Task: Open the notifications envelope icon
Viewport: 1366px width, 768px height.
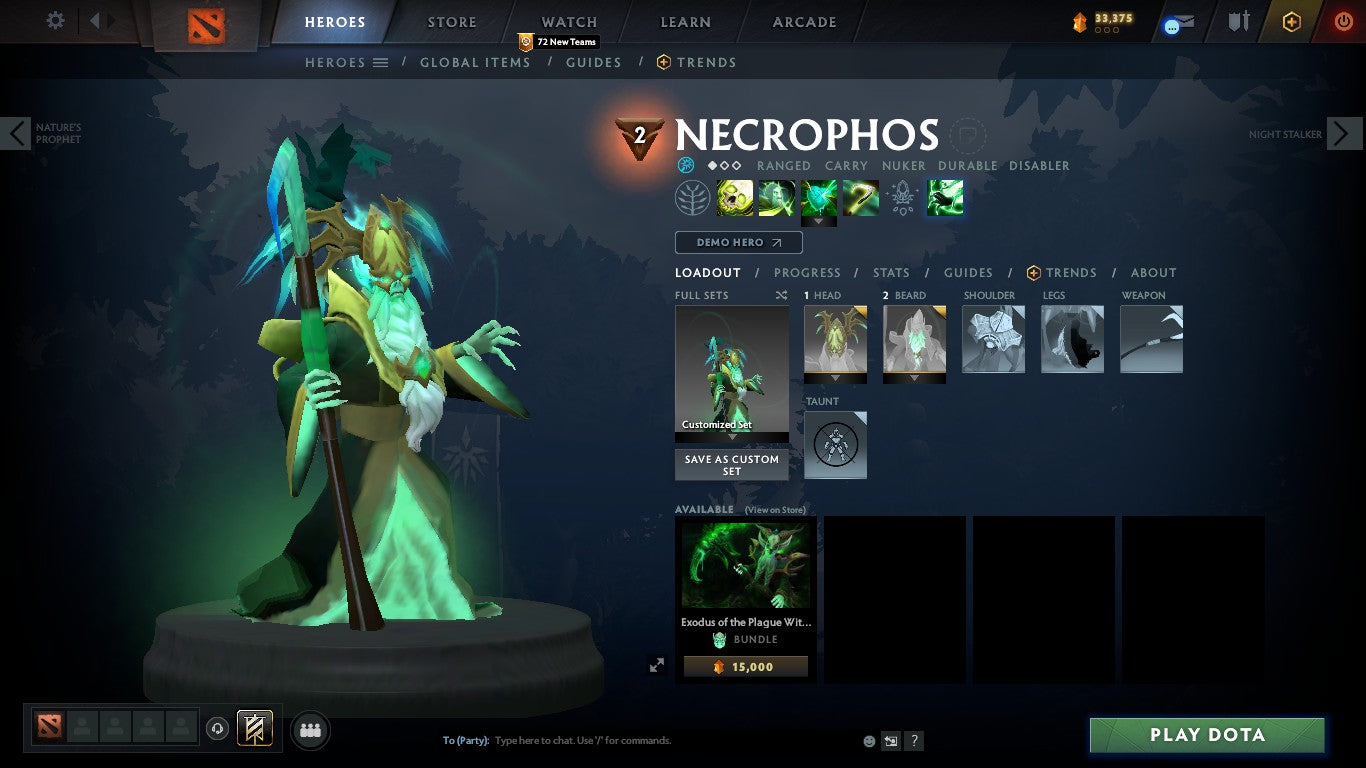Action: point(1180,22)
